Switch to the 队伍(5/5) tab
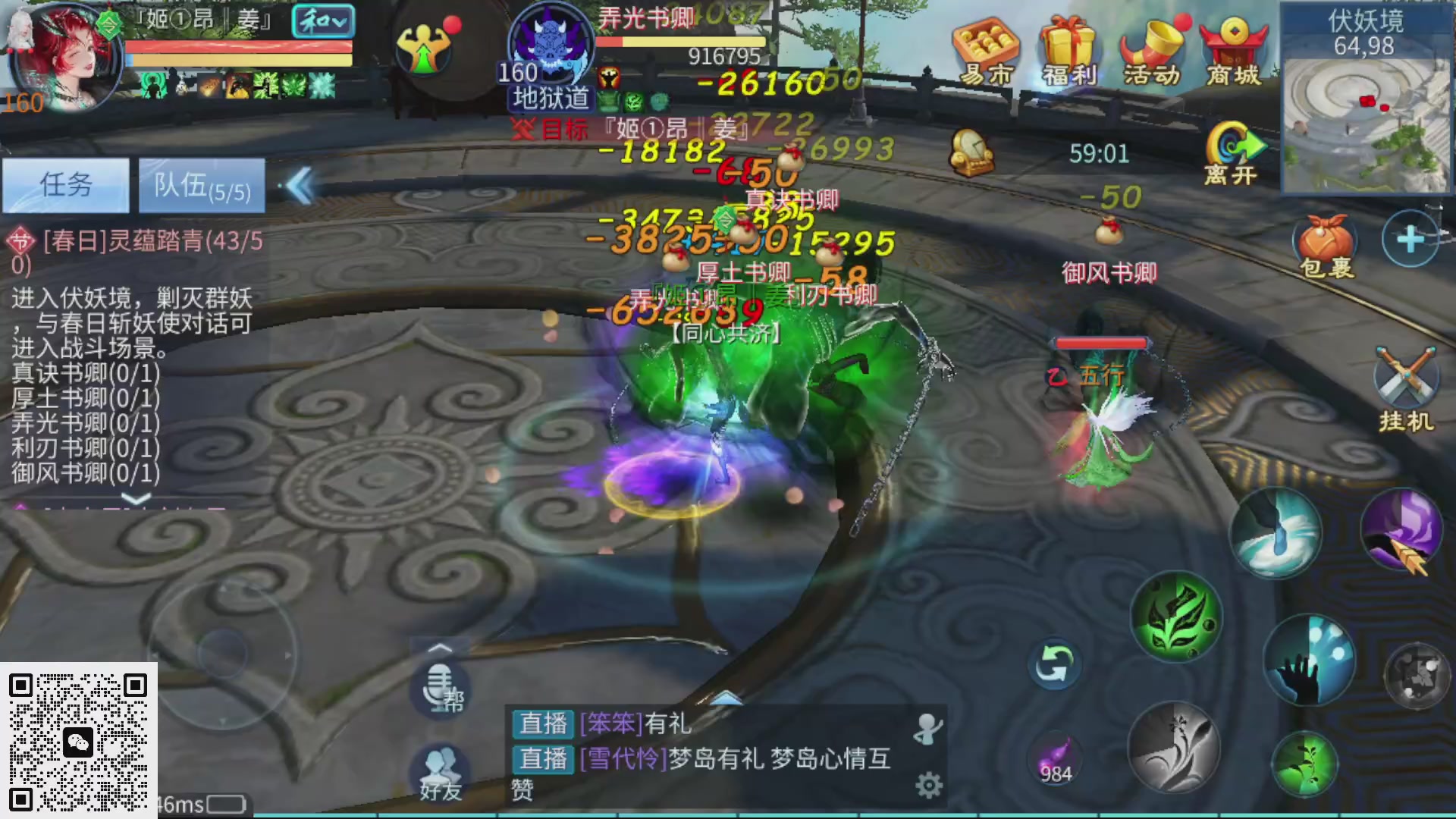Screen dimensions: 1456x819 coord(201,184)
